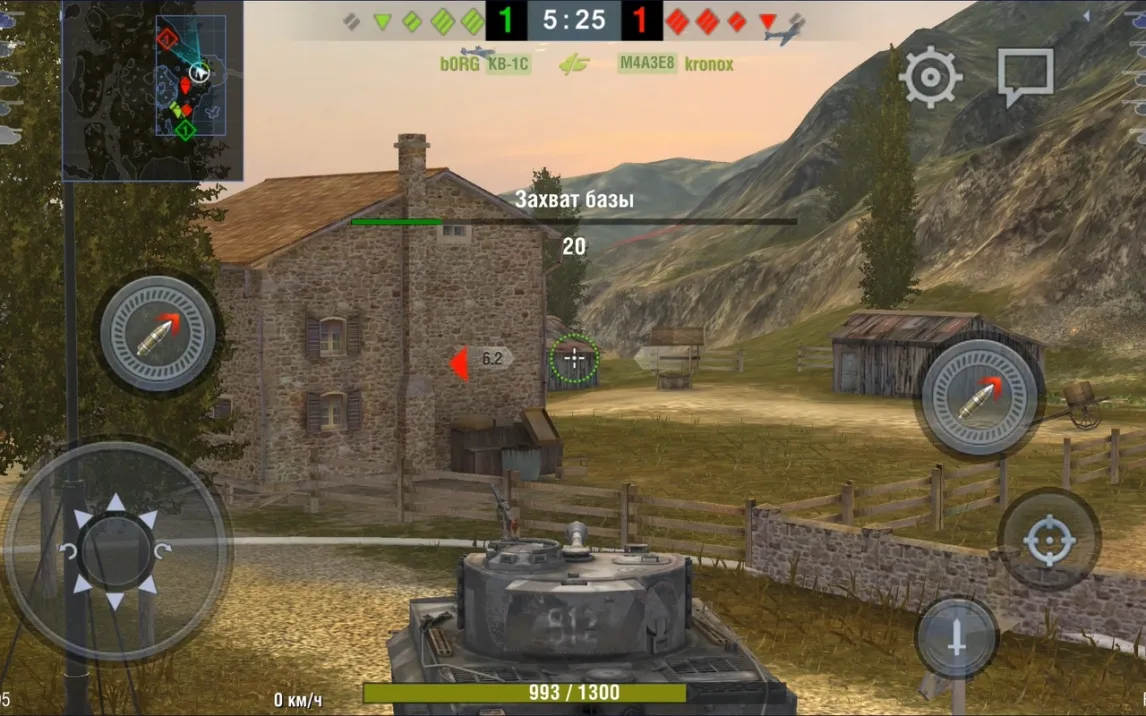Image resolution: width=1146 pixels, height=716 pixels.
Task: Tap the minimap
Action: coord(152,90)
